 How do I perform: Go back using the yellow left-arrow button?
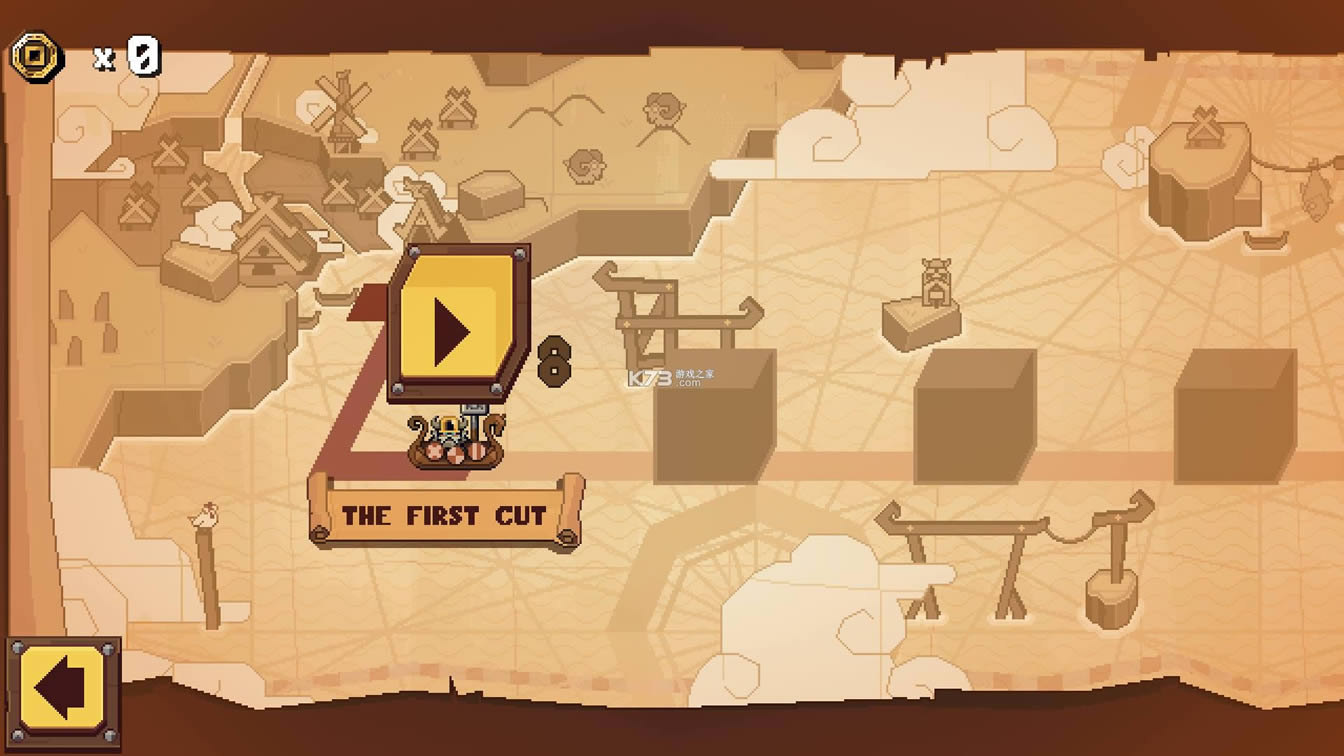[x=64, y=690]
